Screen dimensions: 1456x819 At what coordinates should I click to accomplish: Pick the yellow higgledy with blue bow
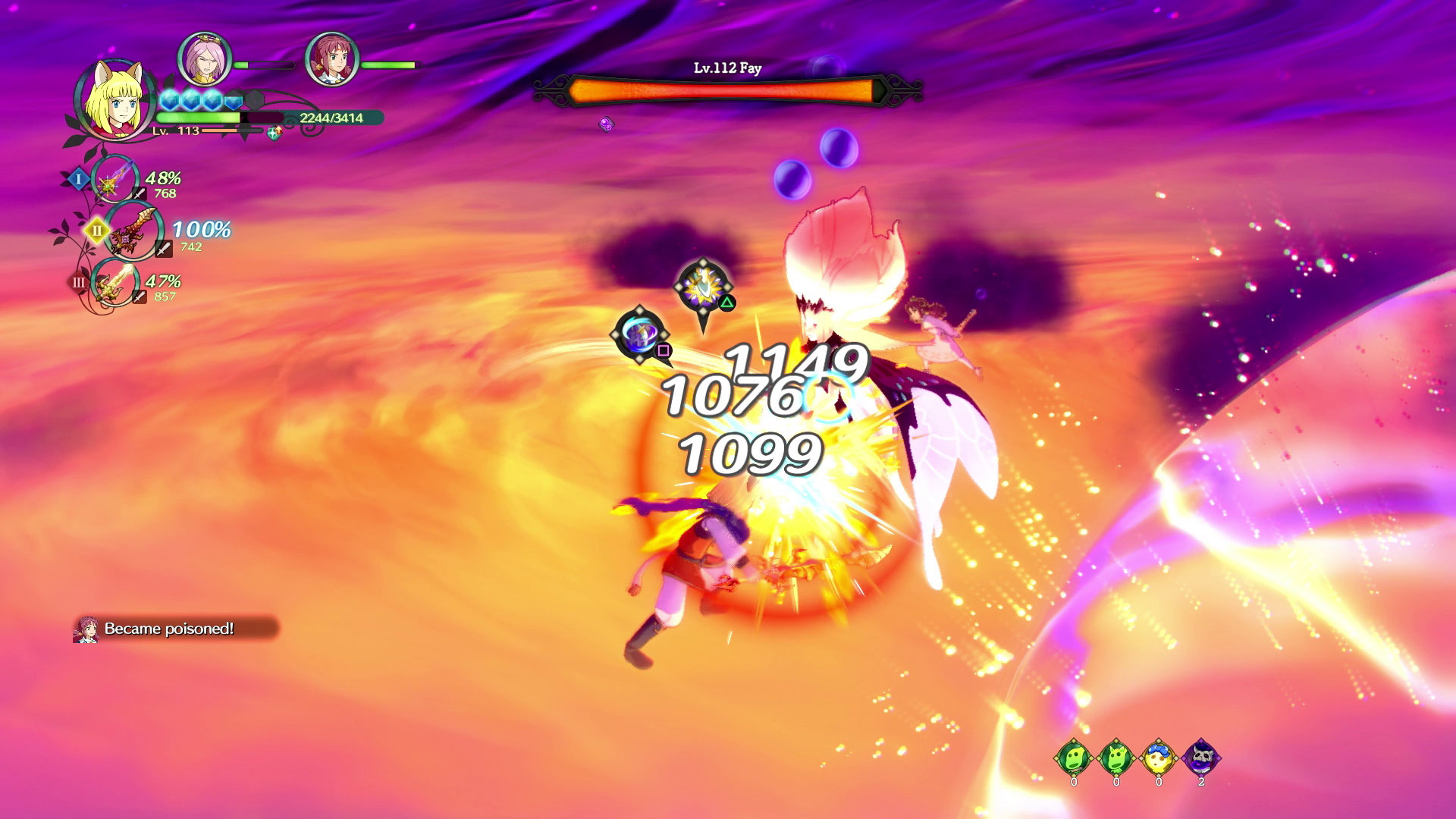[1158, 757]
